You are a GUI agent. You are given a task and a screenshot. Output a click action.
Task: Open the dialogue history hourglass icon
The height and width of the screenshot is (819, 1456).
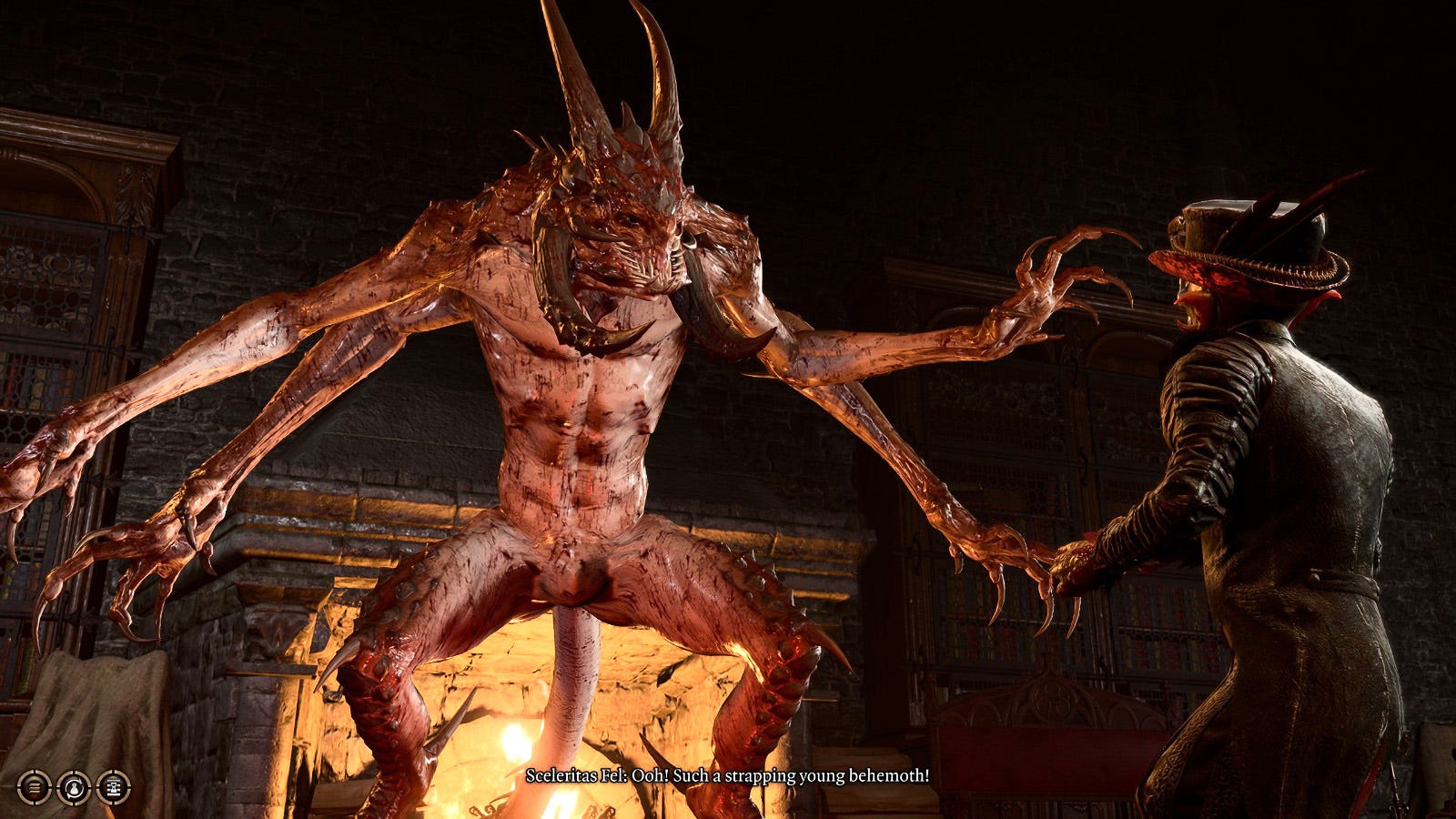(114, 787)
